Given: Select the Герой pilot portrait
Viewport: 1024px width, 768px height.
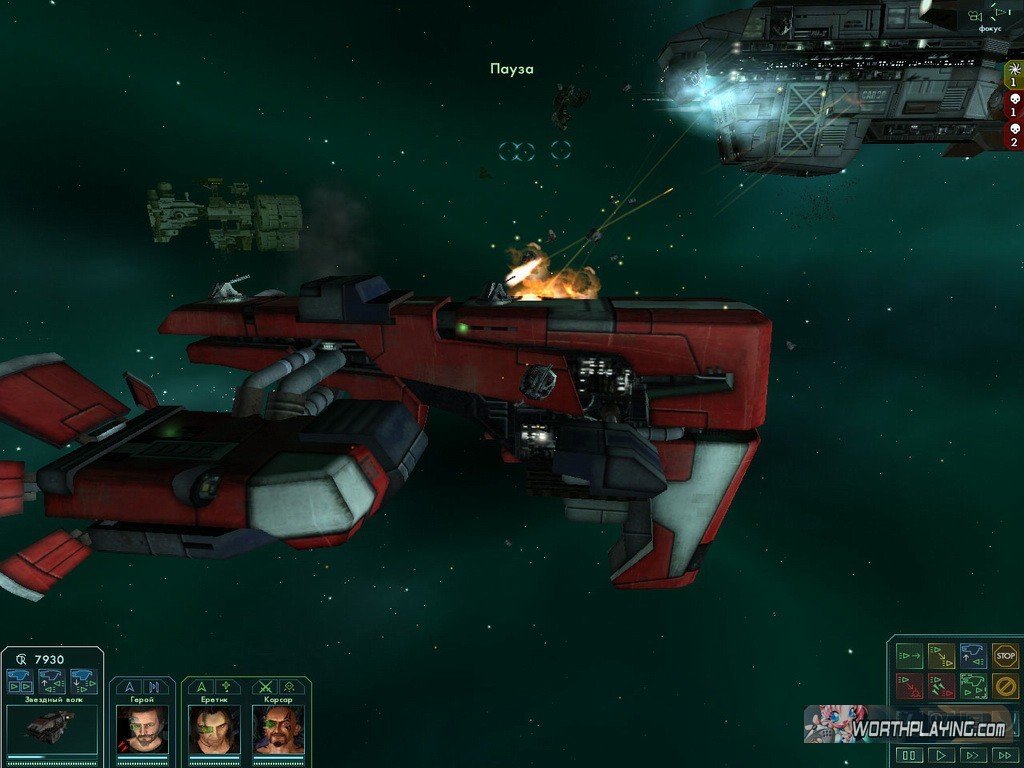Looking at the screenshot, I should 142,730.
